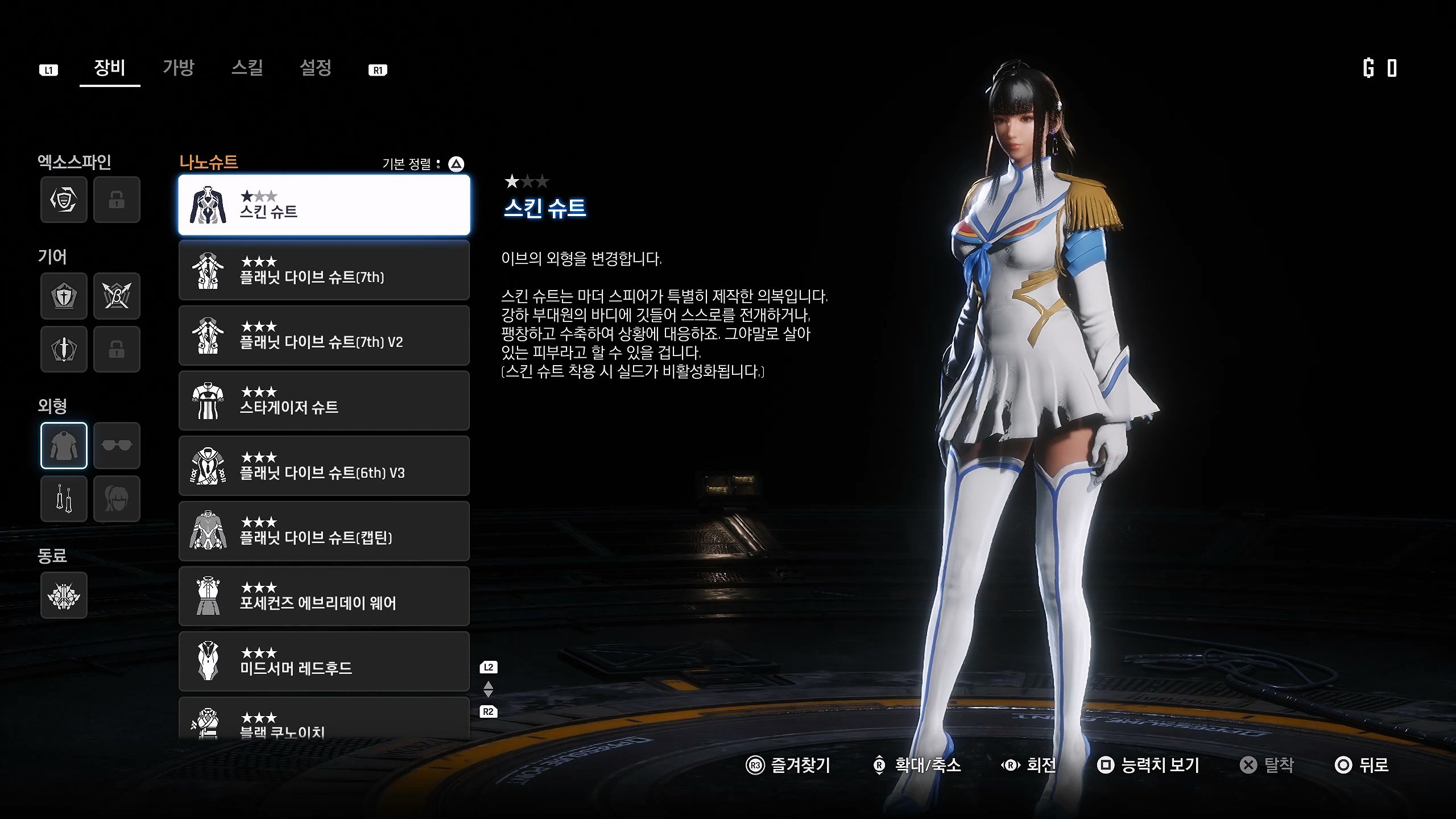Viewport: 1456px width, 819px height.
Task: Select the shield gear slot
Action: pyautogui.click(x=64, y=296)
